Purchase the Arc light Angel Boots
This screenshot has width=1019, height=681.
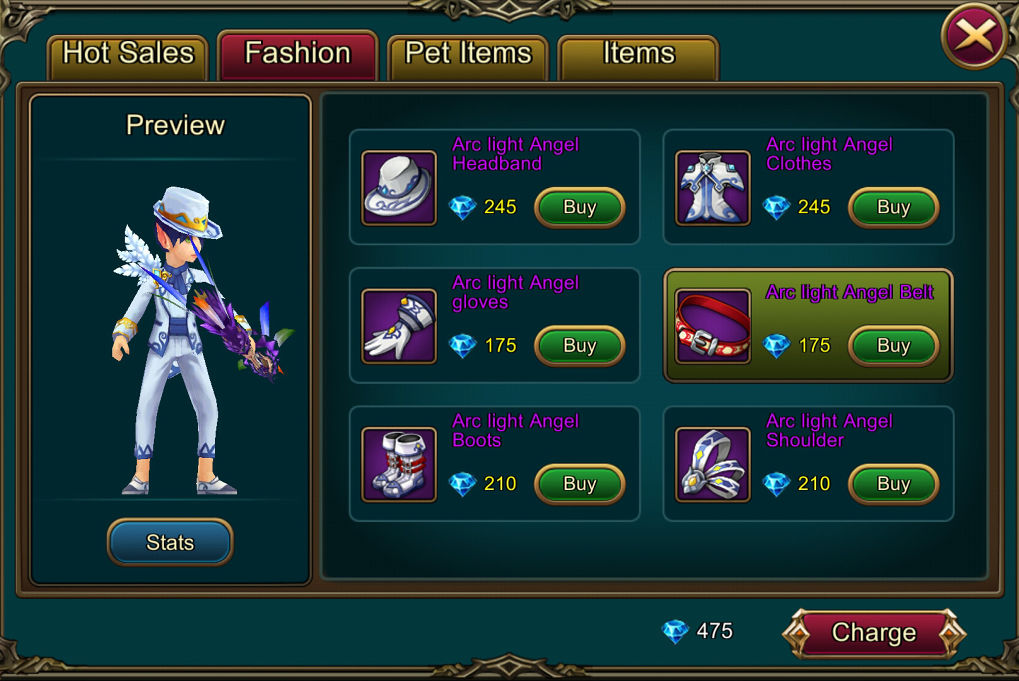point(580,484)
